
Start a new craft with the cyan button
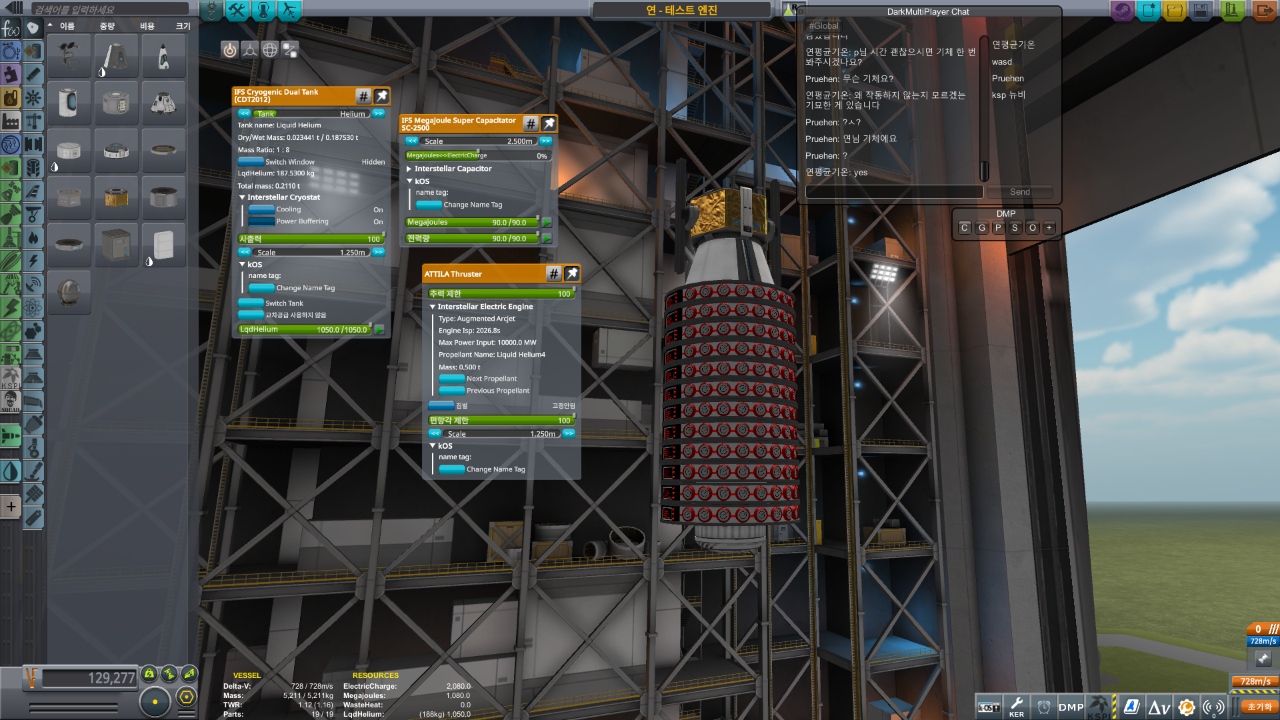[x=1148, y=11]
